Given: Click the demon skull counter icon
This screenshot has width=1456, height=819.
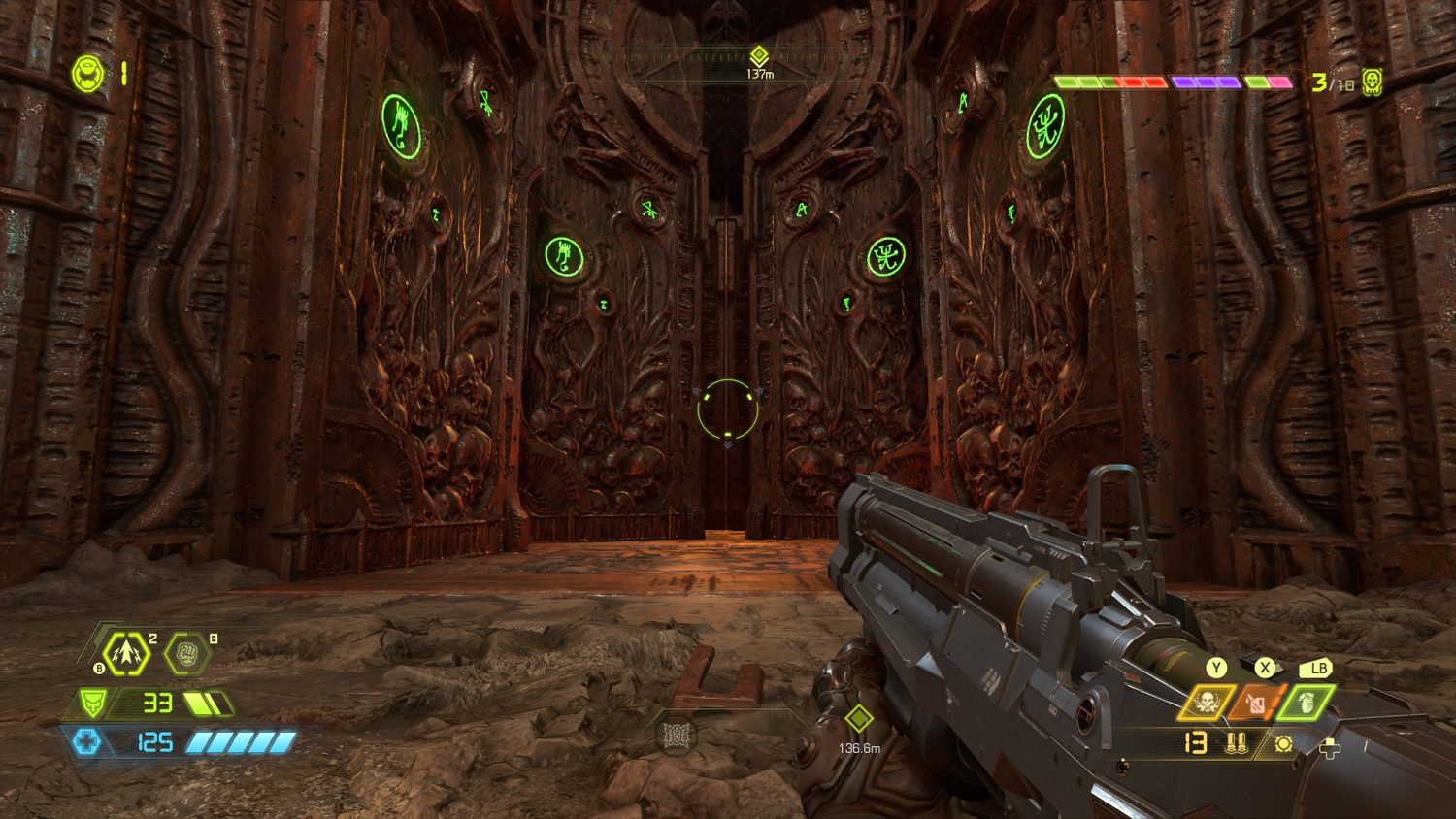Looking at the screenshot, I should [x=1372, y=82].
